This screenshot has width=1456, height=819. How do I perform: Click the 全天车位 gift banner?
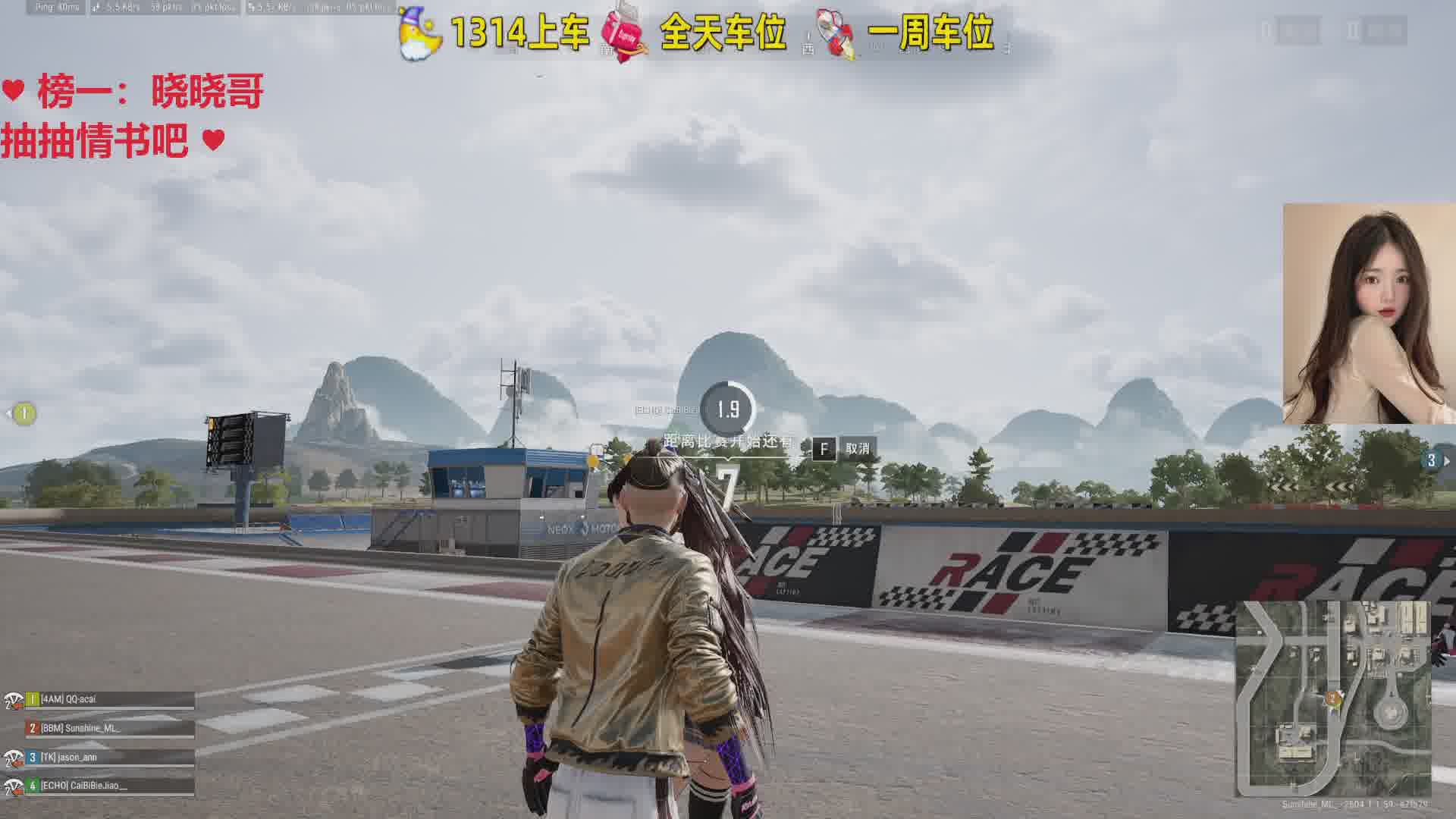pos(695,33)
